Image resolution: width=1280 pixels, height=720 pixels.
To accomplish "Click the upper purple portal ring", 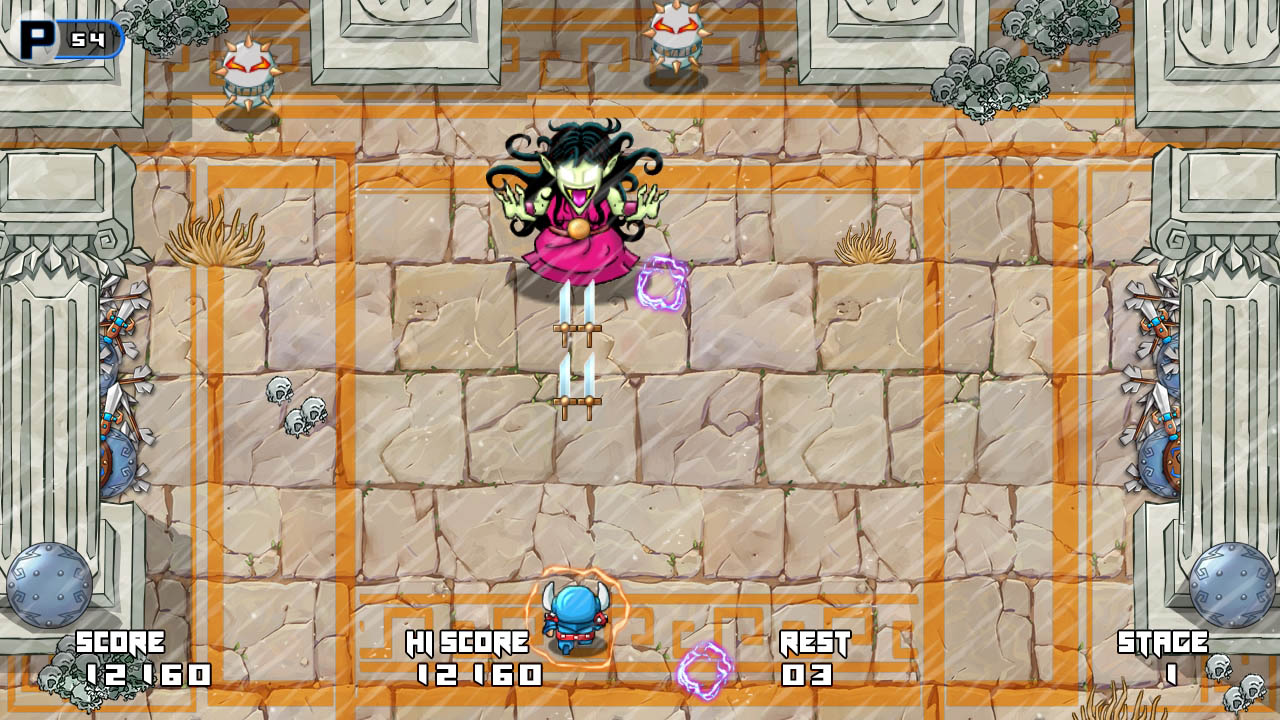I will (x=662, y=282).
